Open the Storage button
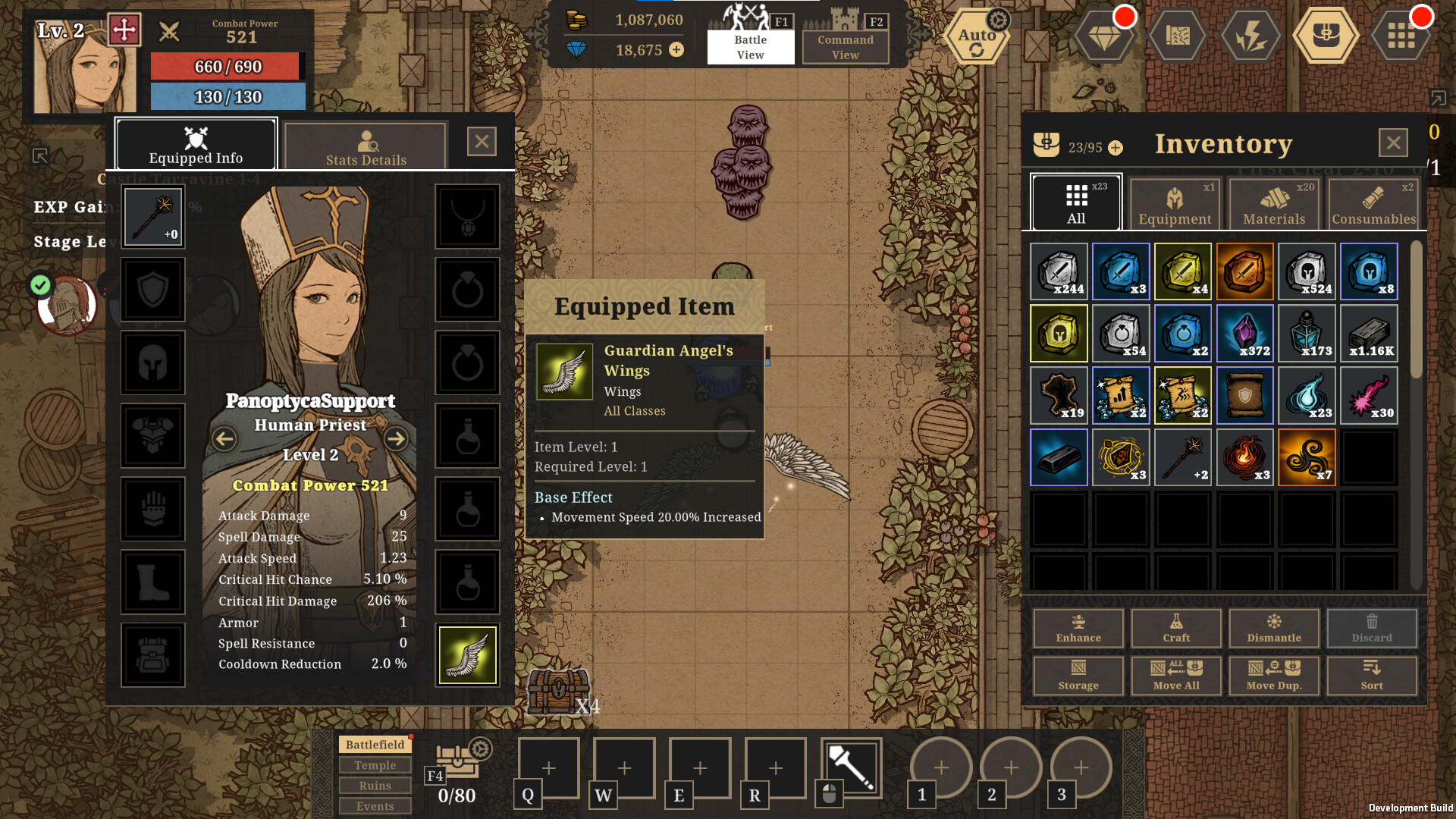The width and height of the screenshot is (1456, 819). click(x=1078, y=675)
